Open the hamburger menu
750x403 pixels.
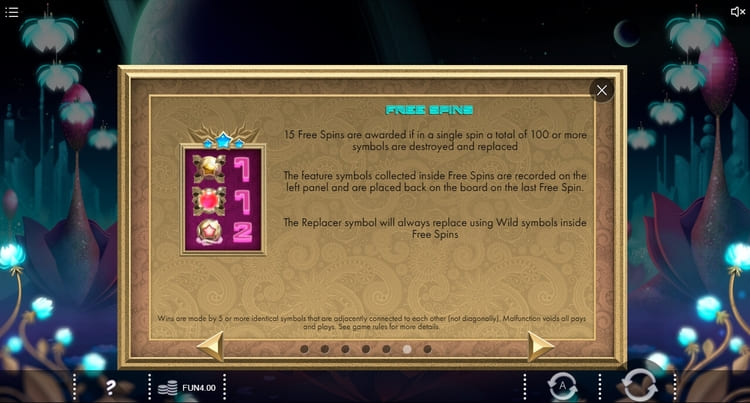pos(12,12)
